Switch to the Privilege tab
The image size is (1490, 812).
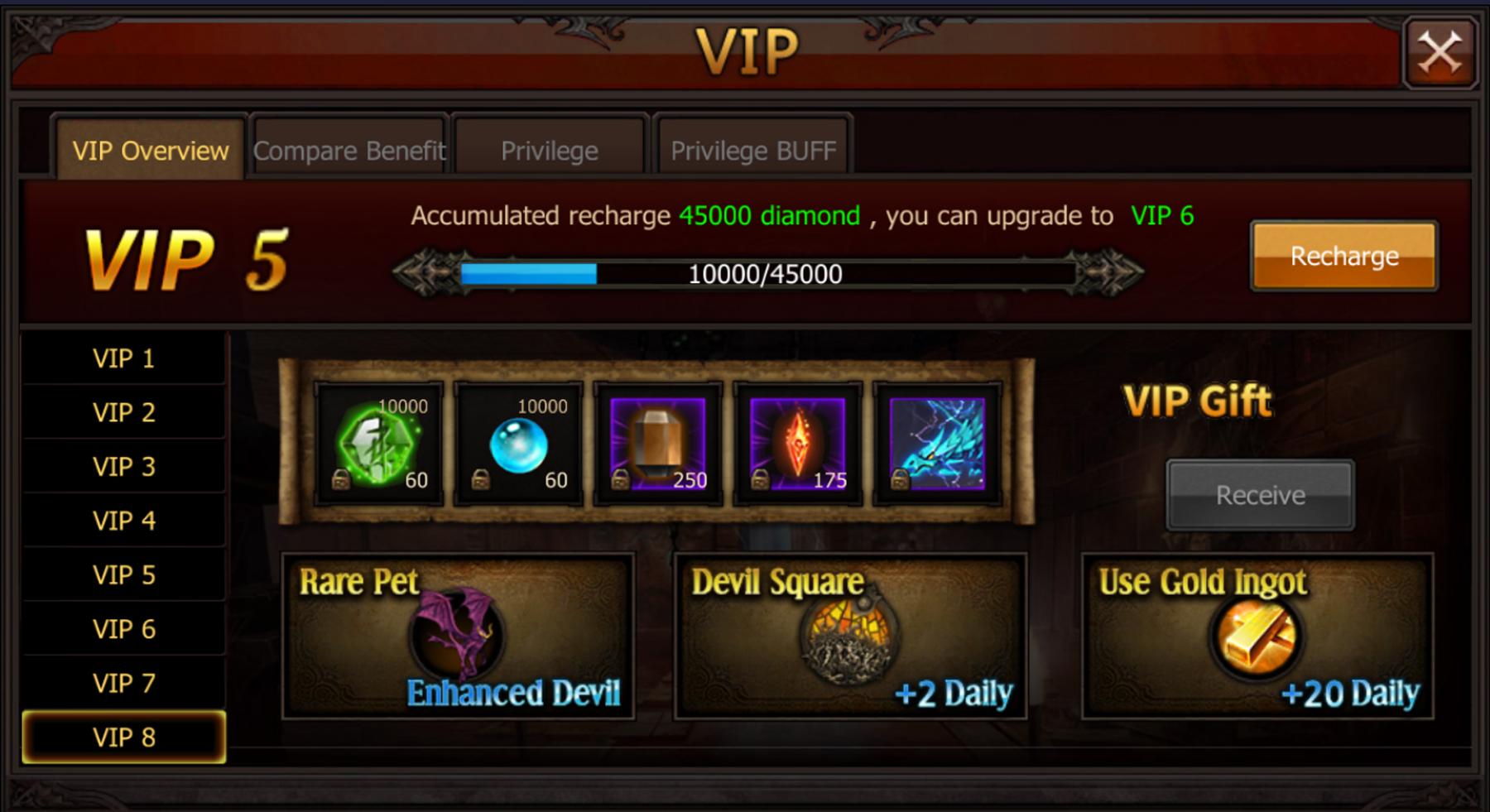pyautogui.click(x=549, y=151)
